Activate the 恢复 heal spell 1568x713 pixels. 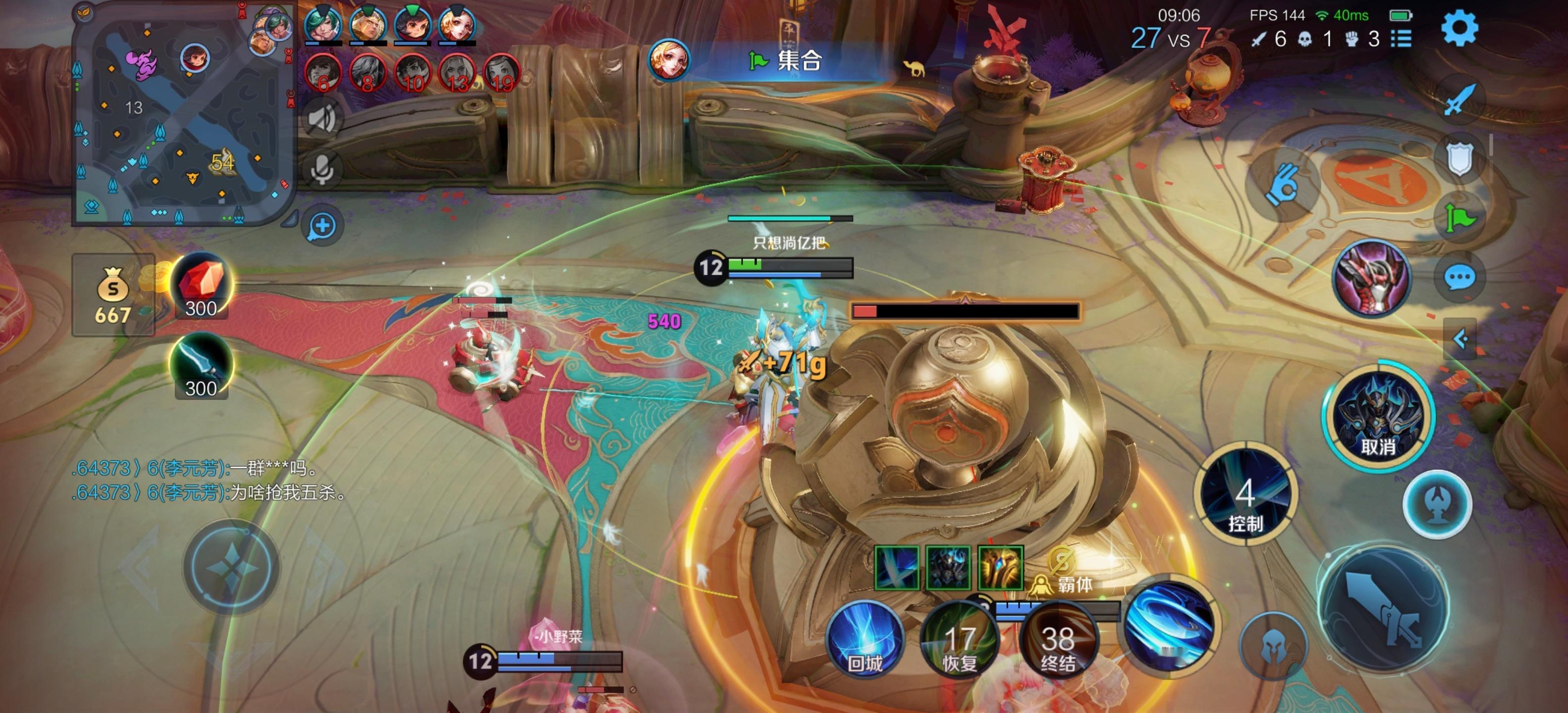point(959,642)
